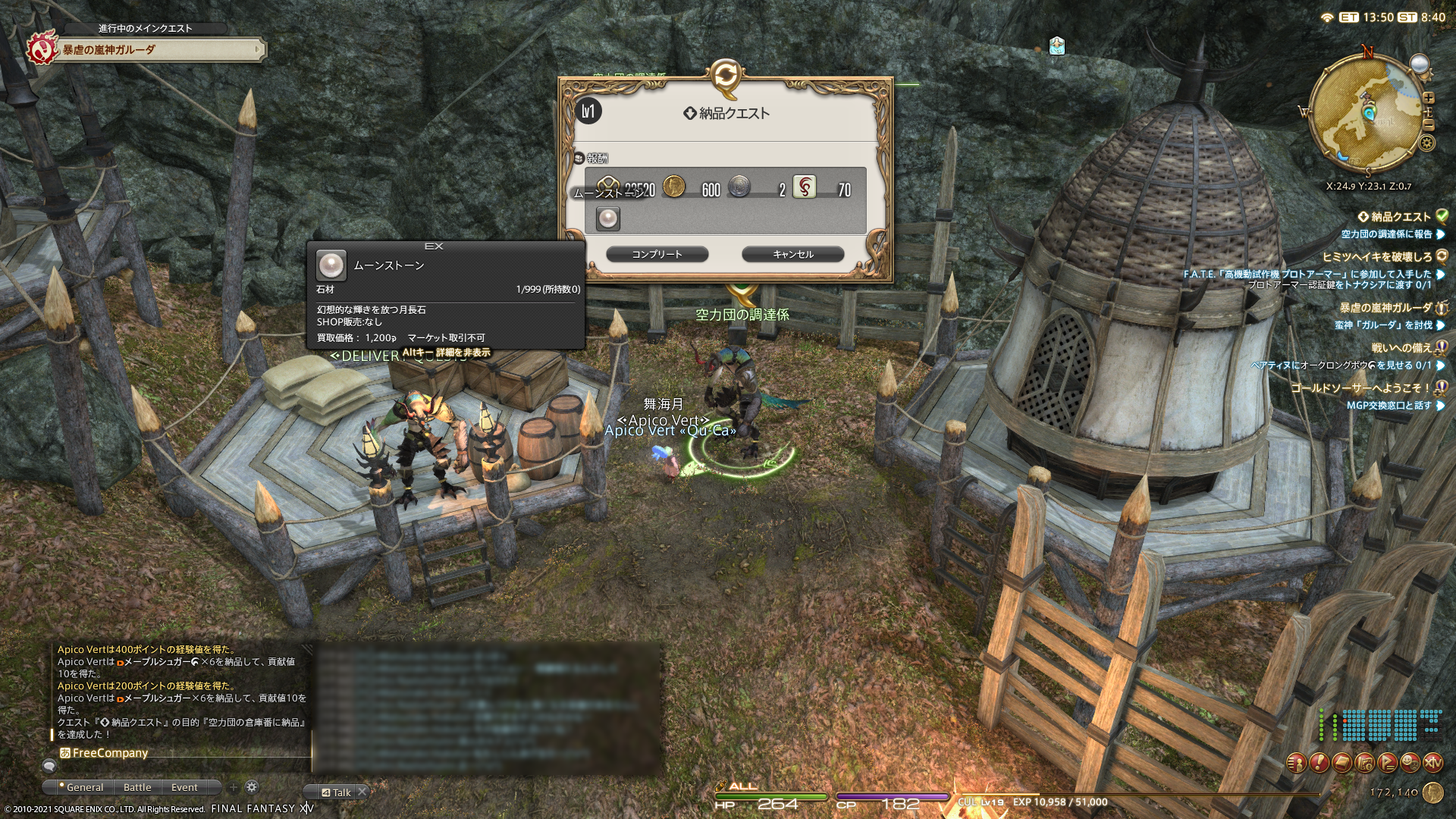Open the Duty exclamation mark menu
The image size is (1456, 819).
(x=1319, y=762)
